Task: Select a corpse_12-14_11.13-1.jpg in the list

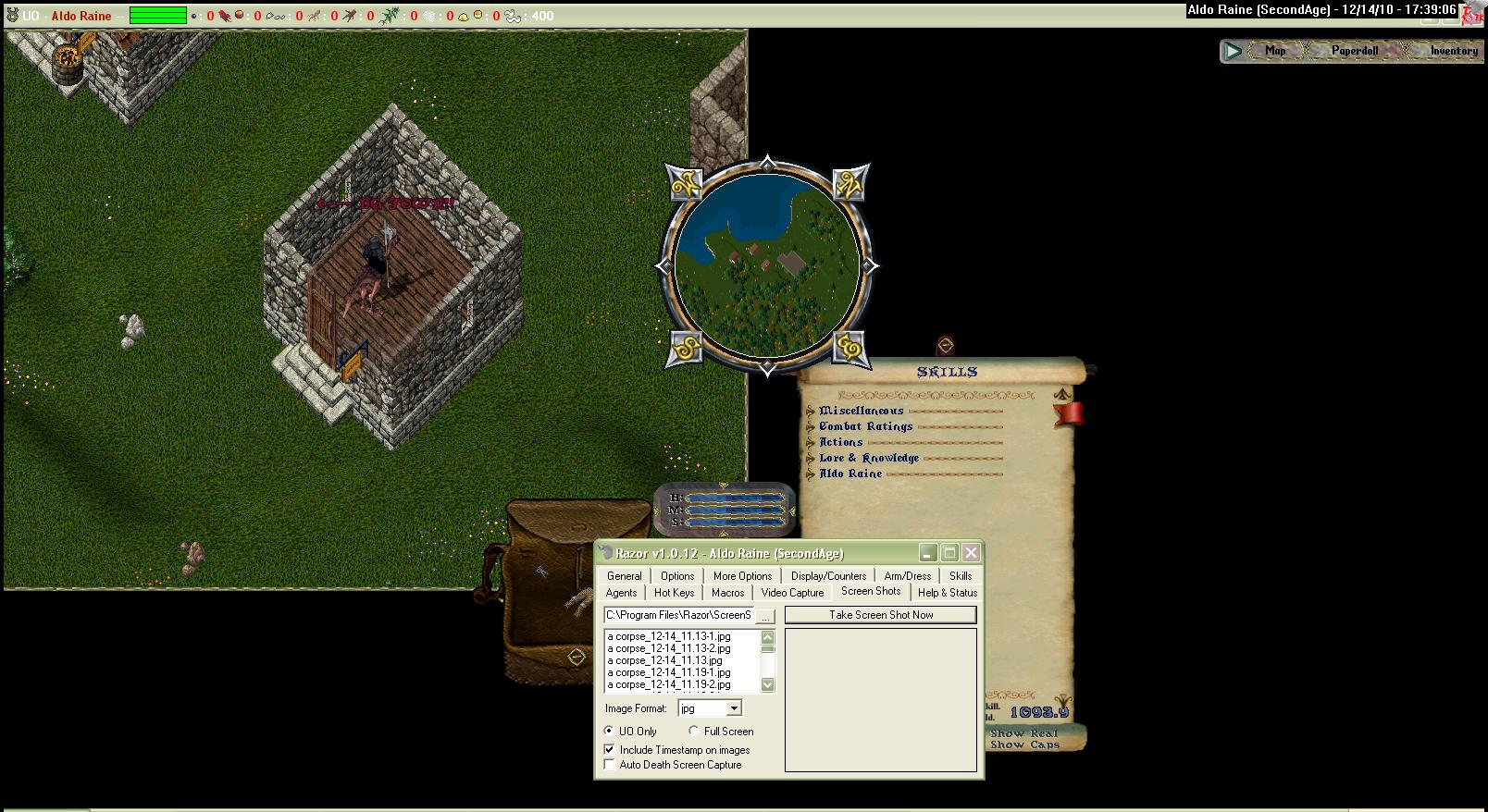Action: pos(669,636)
